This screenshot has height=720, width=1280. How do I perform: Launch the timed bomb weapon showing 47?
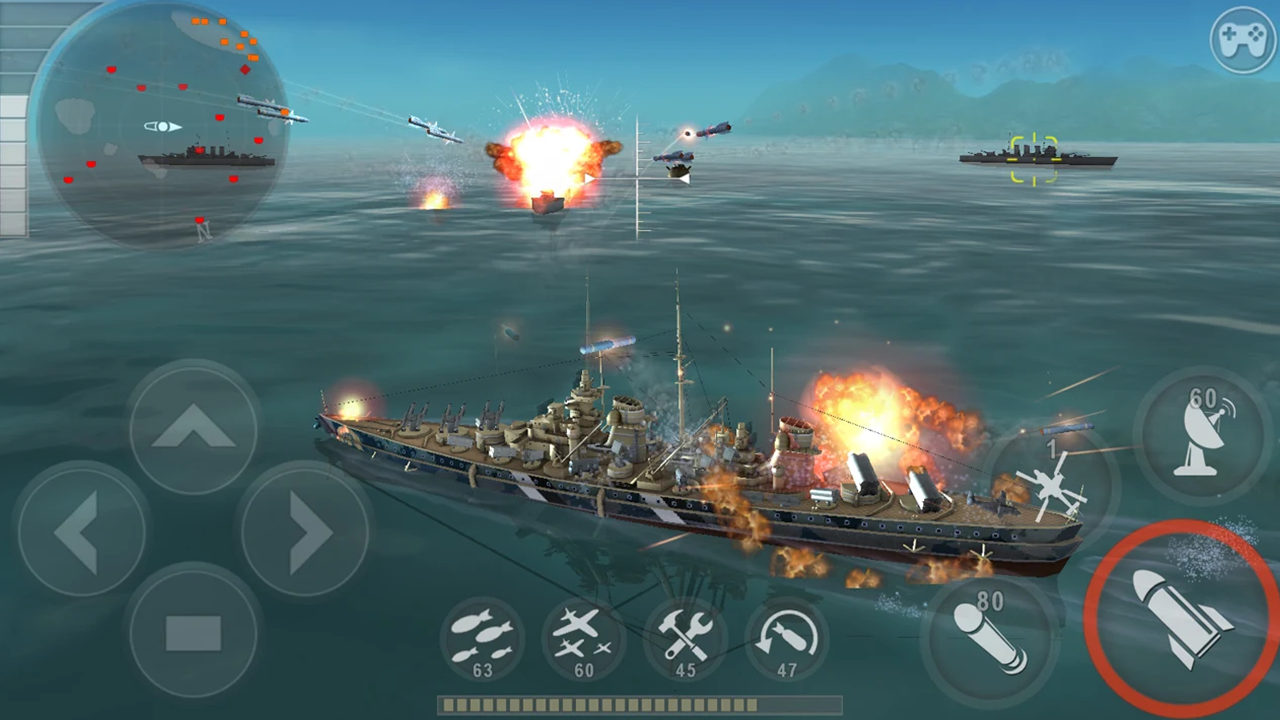tap(788, 640)
